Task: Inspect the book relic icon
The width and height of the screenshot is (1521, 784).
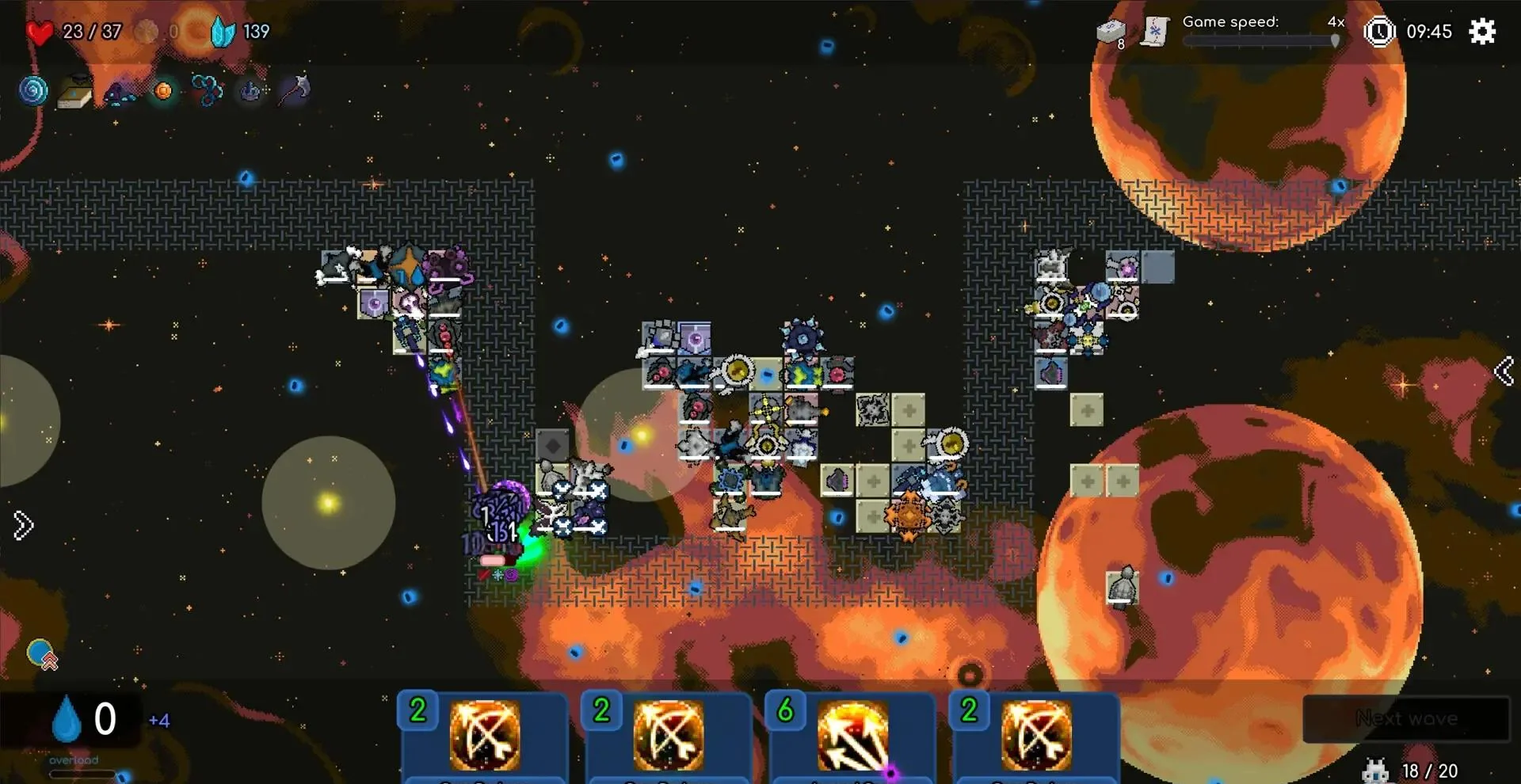Action: [75, 93]
